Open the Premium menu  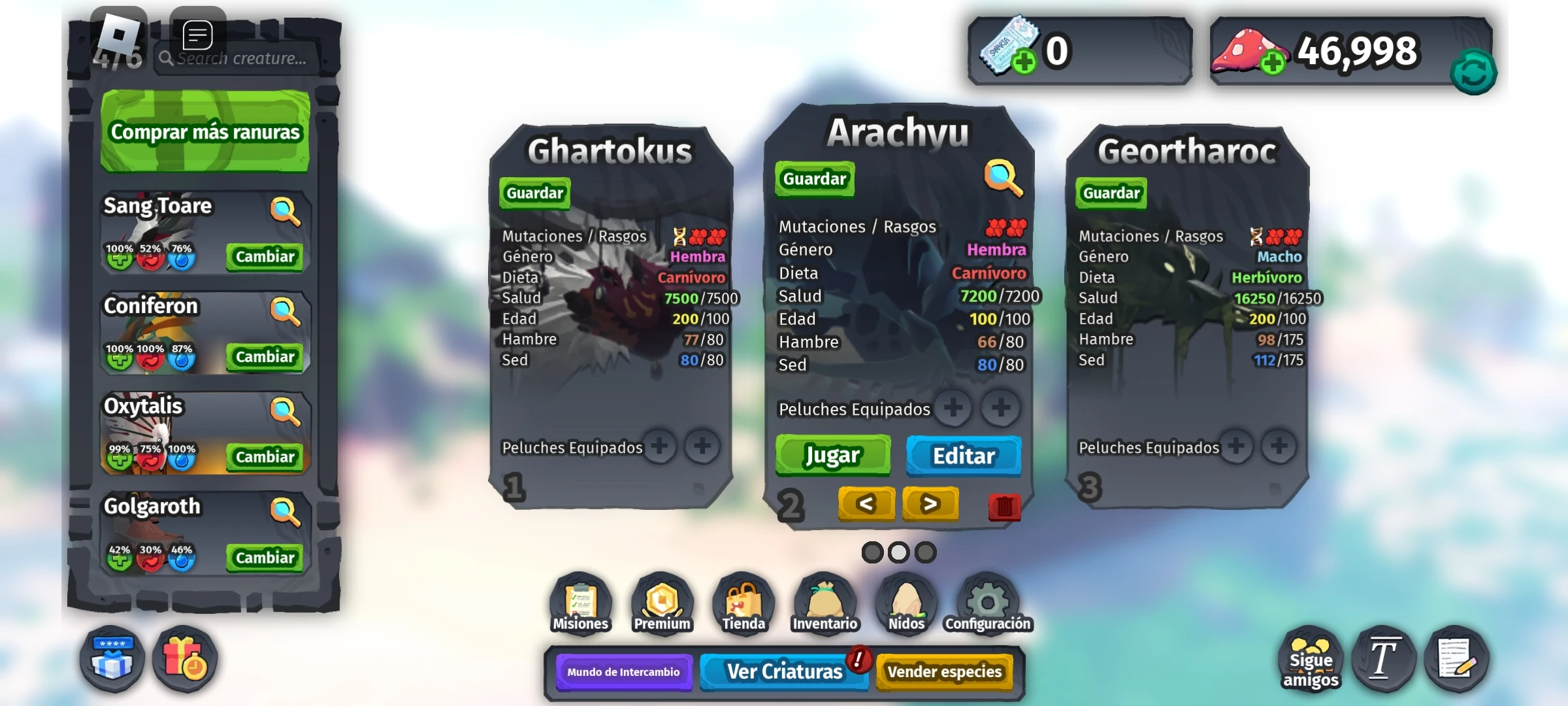(661, 603)
